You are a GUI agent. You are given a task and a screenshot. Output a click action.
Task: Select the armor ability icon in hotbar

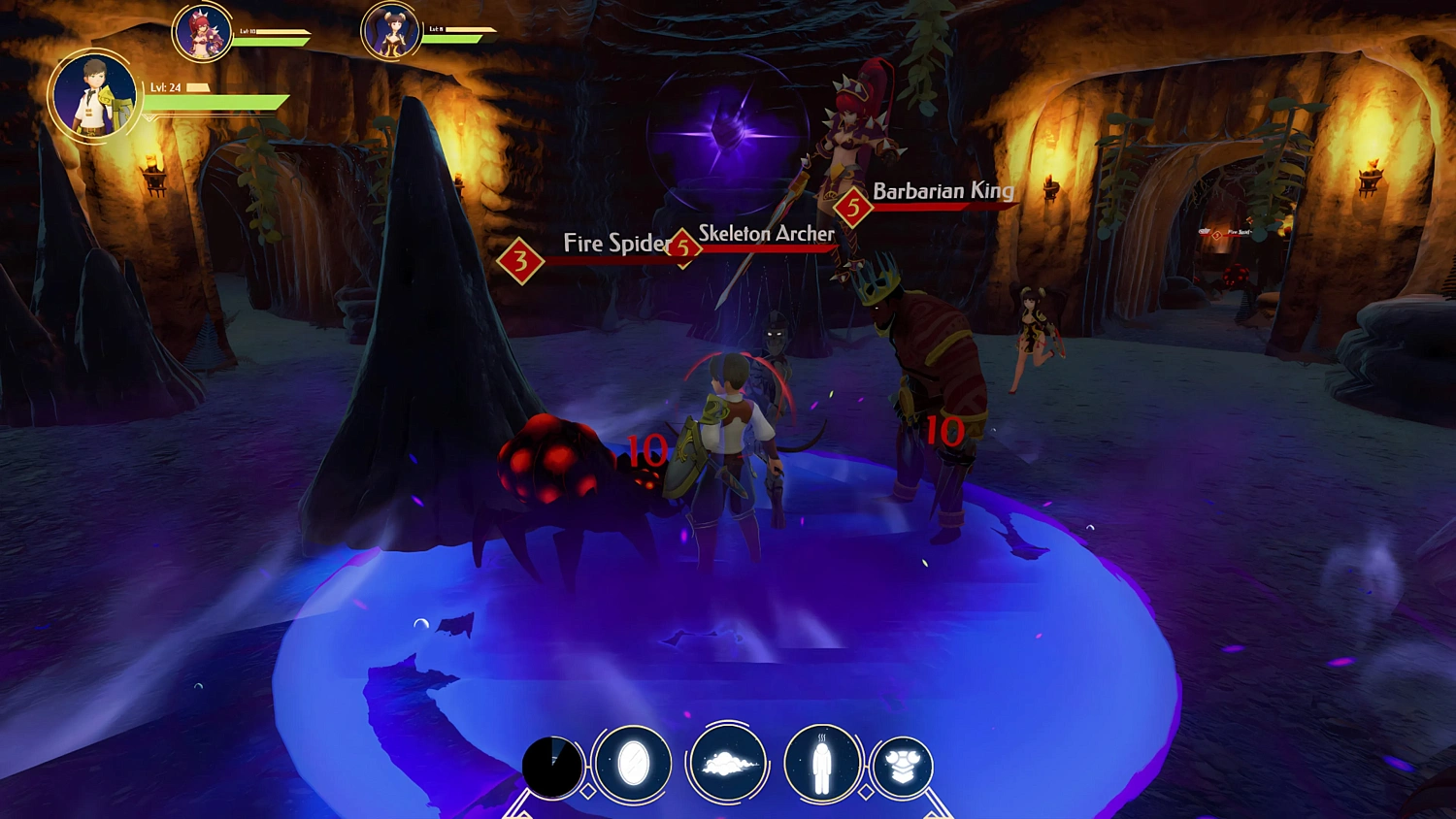pos(902,765)
